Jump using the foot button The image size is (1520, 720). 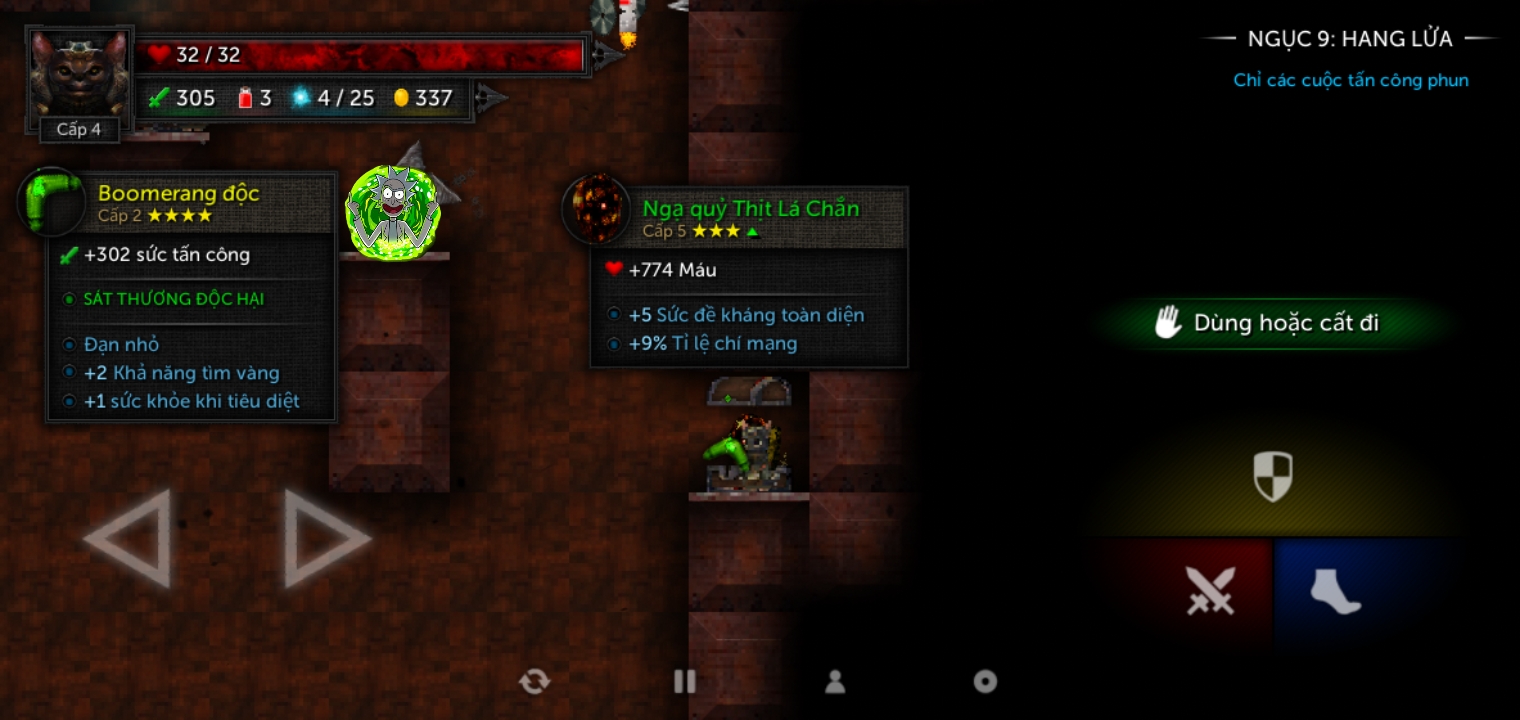click(1335, 591)
